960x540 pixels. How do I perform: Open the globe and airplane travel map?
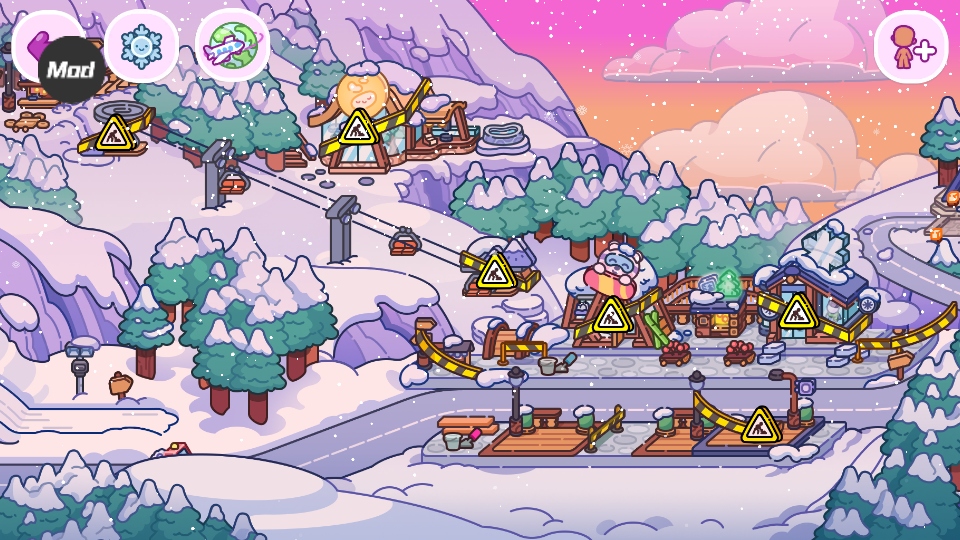(232, 45)
